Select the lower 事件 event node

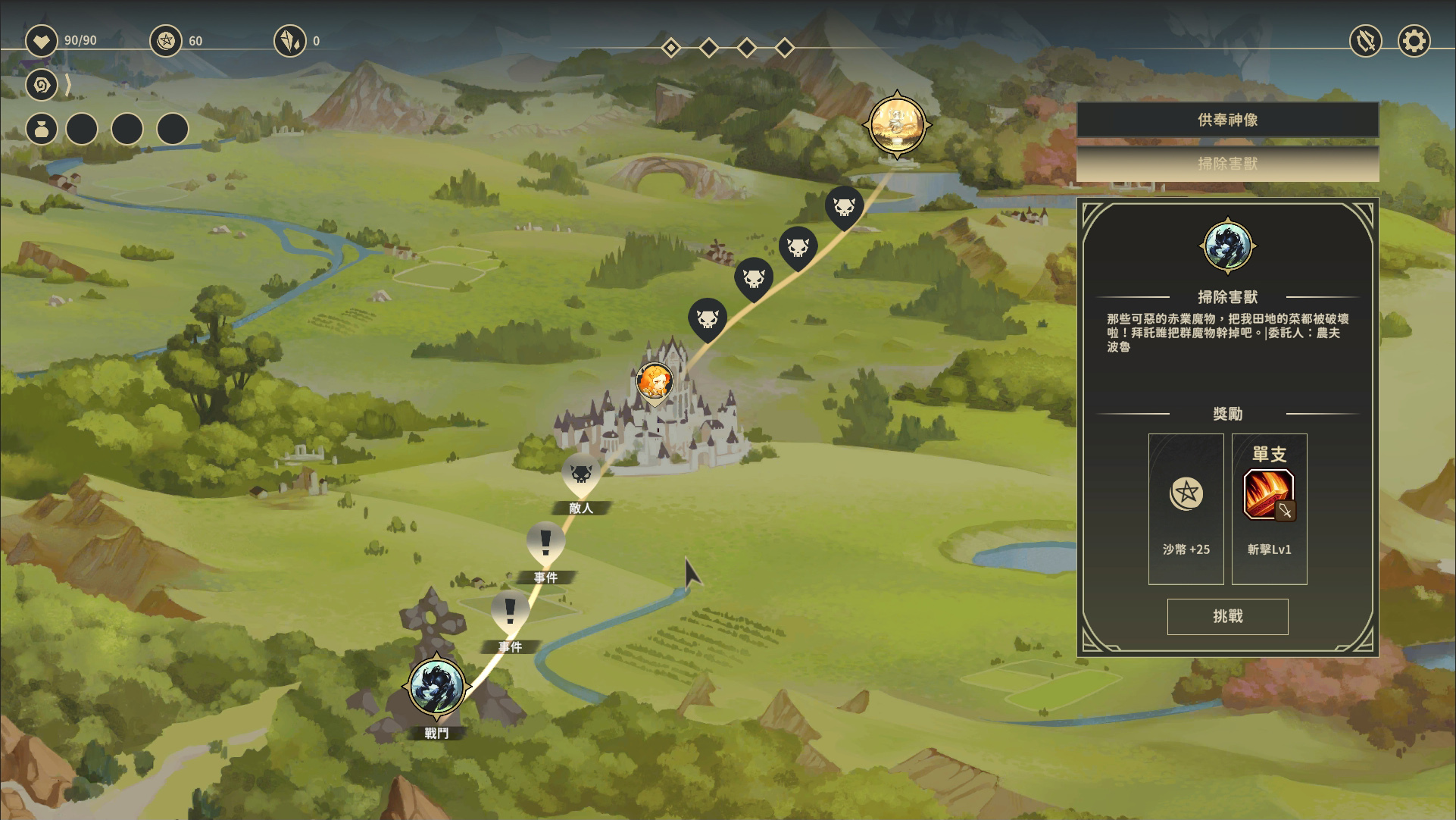point(510,612)
